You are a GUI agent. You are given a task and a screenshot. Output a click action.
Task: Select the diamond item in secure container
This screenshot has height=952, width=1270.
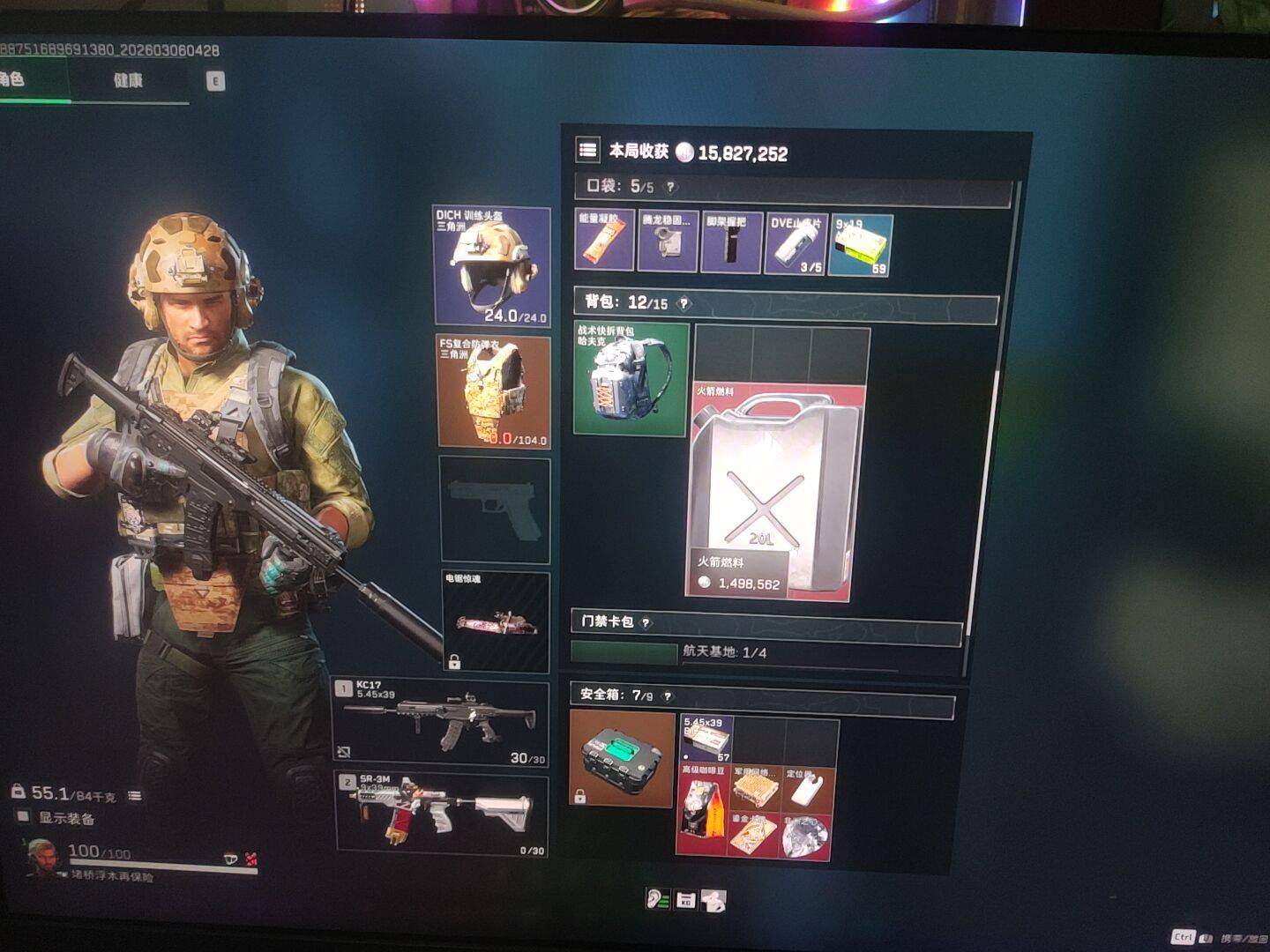click(804, 836)
